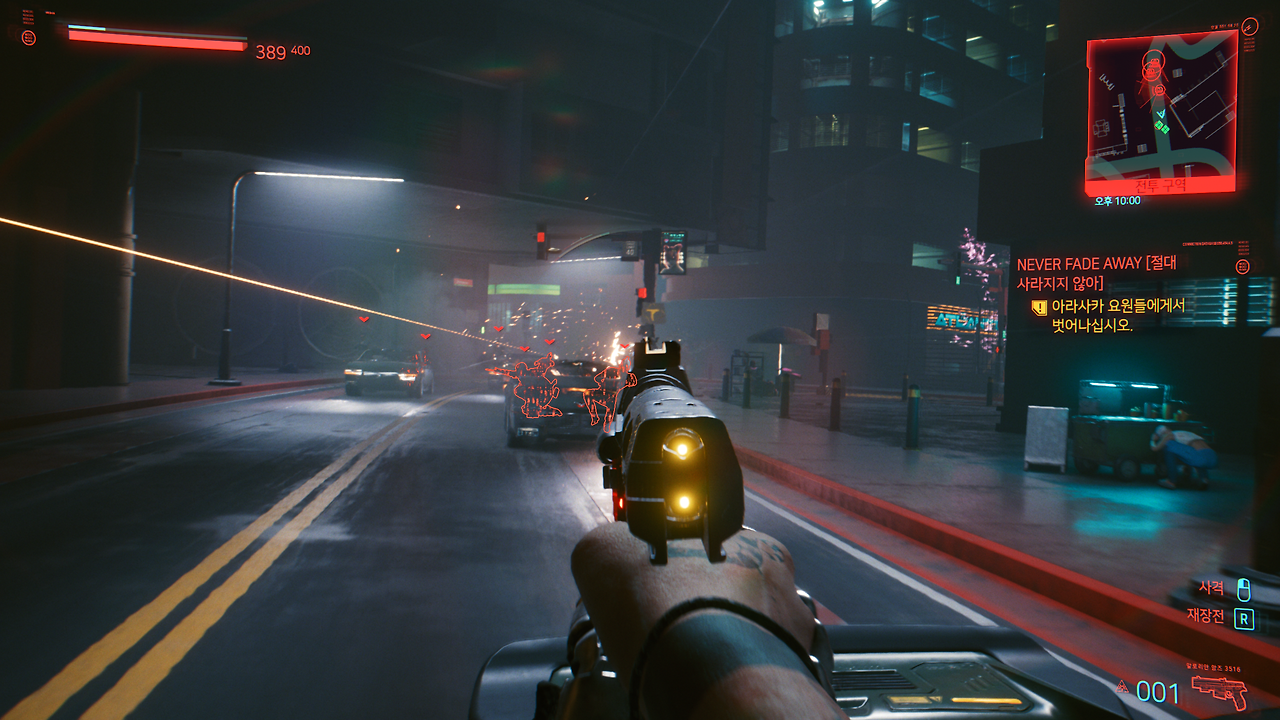
Task: Click the relic status icon beside the quest title
Action: (x=1242, y=266)
